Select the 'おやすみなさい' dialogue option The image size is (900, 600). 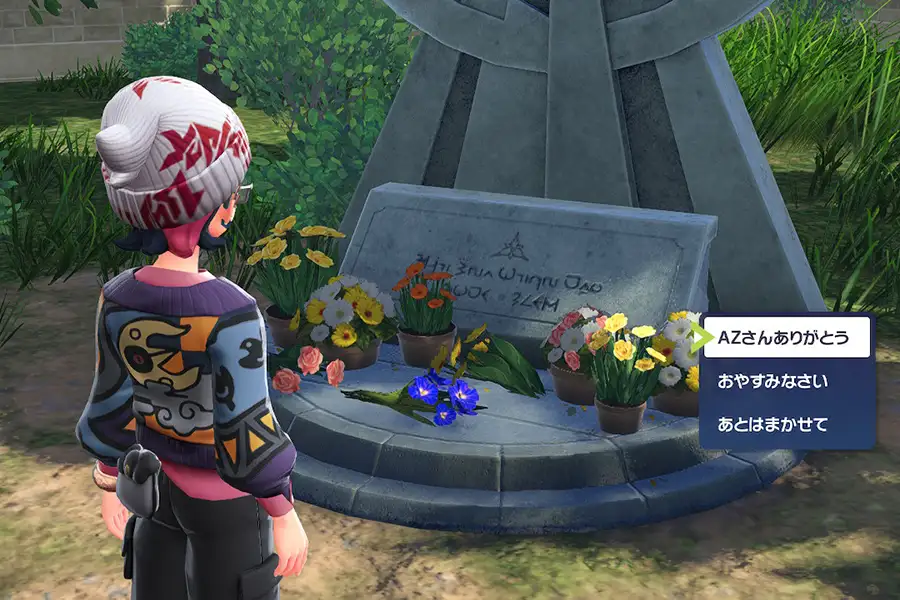pyautogui.click(x=773, y=382)
